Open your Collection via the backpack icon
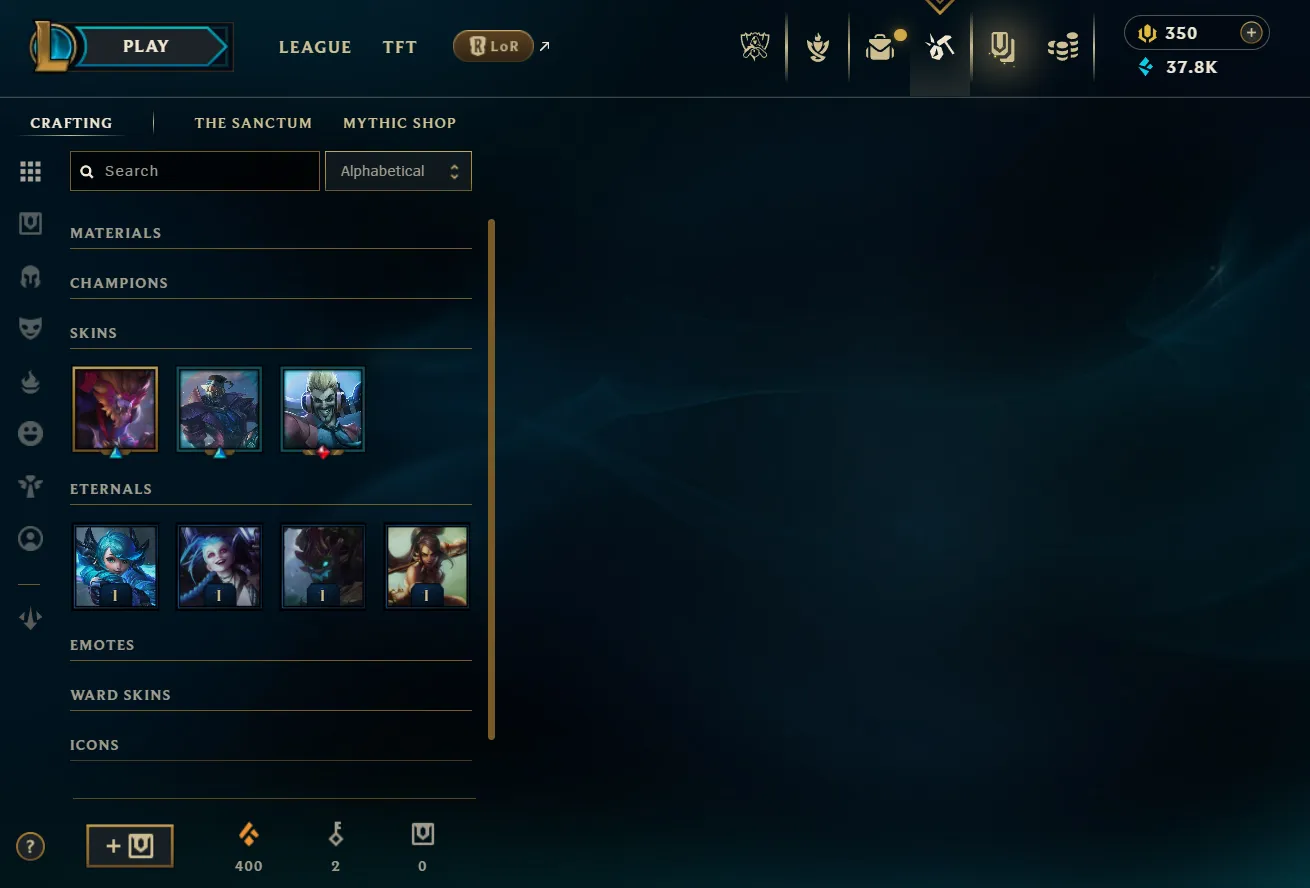Screen dimensions: 1310x888 click(880, 46)
